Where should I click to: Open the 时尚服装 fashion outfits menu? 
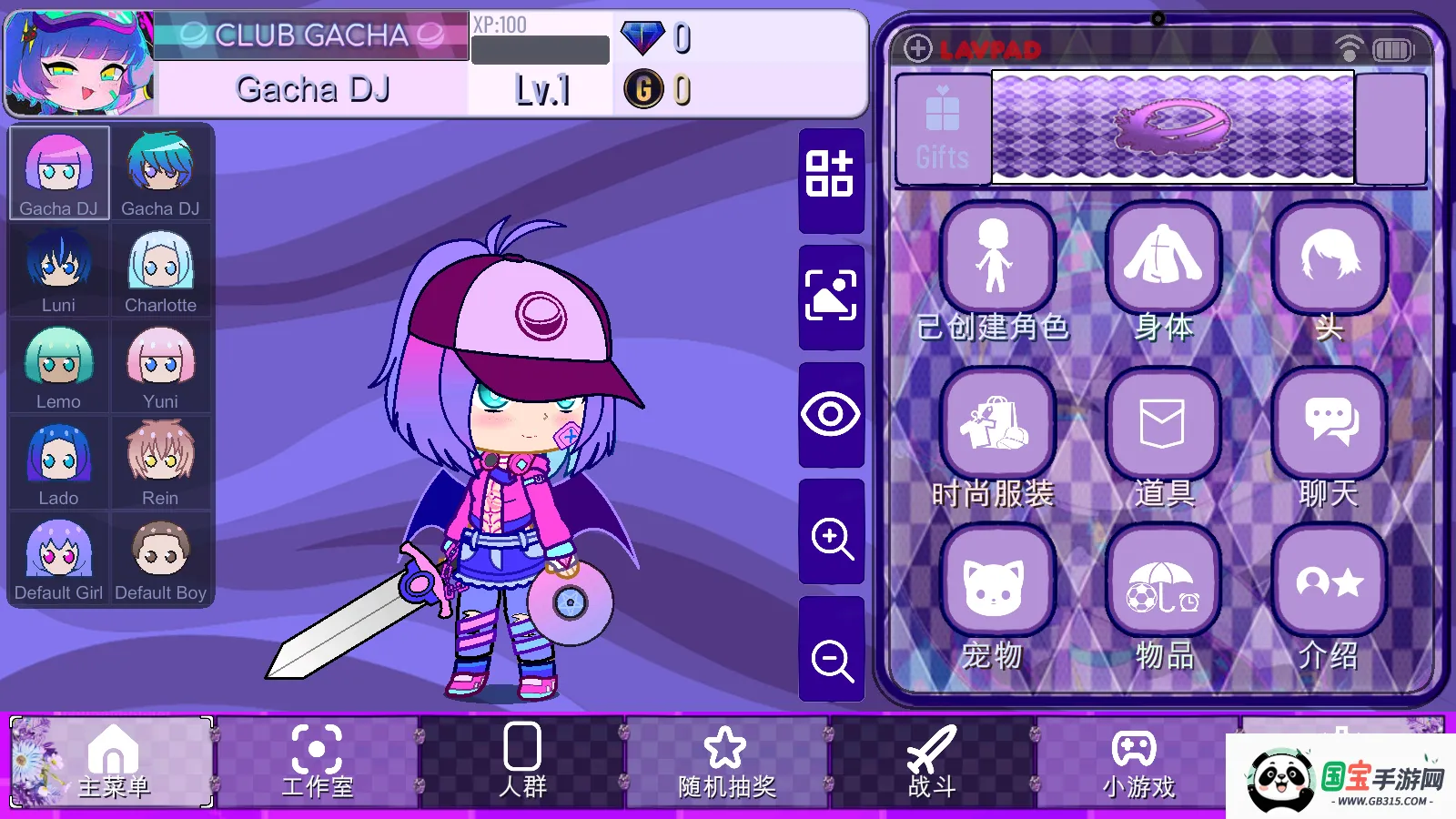tap(996, 425)
